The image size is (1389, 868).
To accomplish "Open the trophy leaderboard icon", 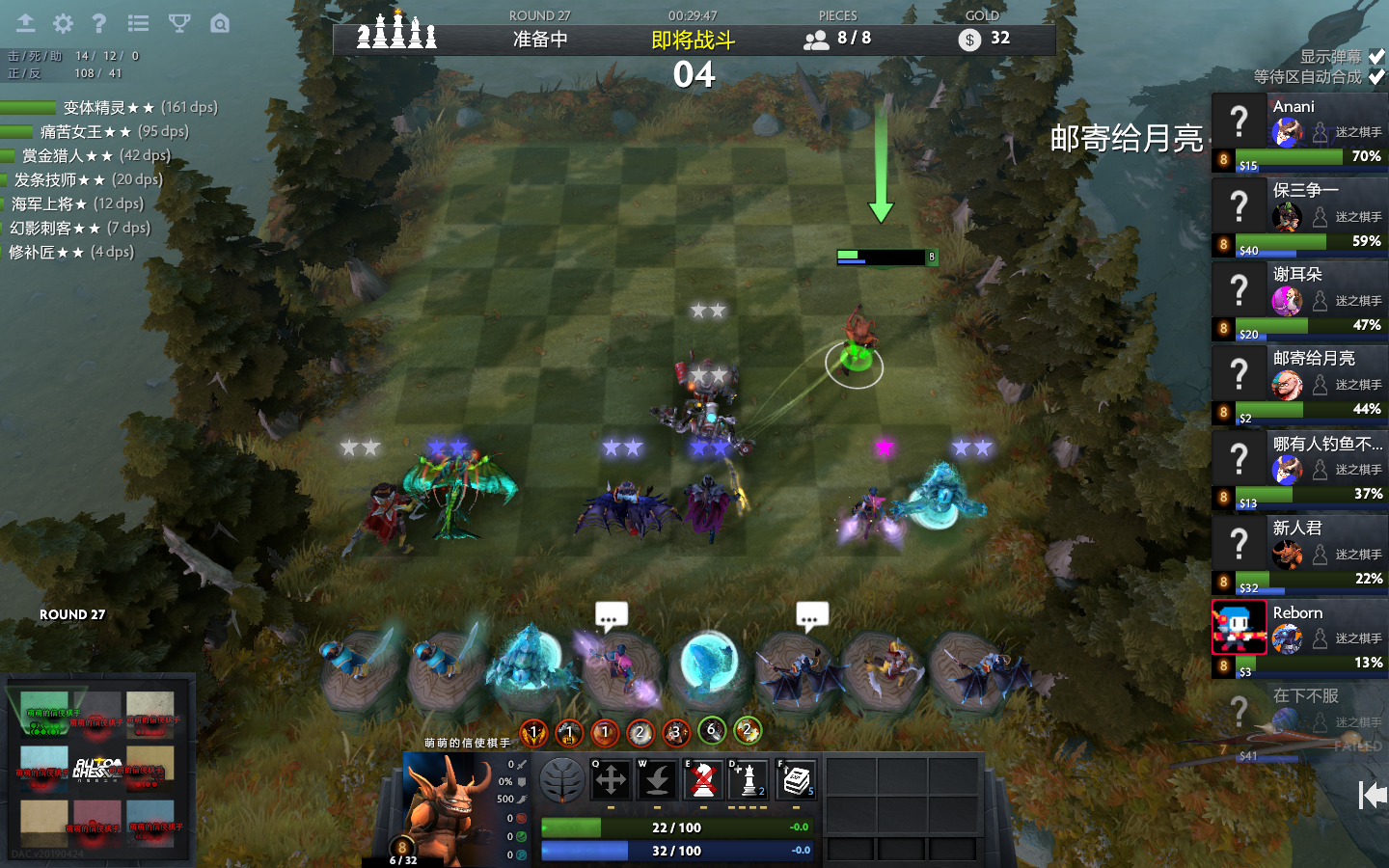I will pos(179,23).
